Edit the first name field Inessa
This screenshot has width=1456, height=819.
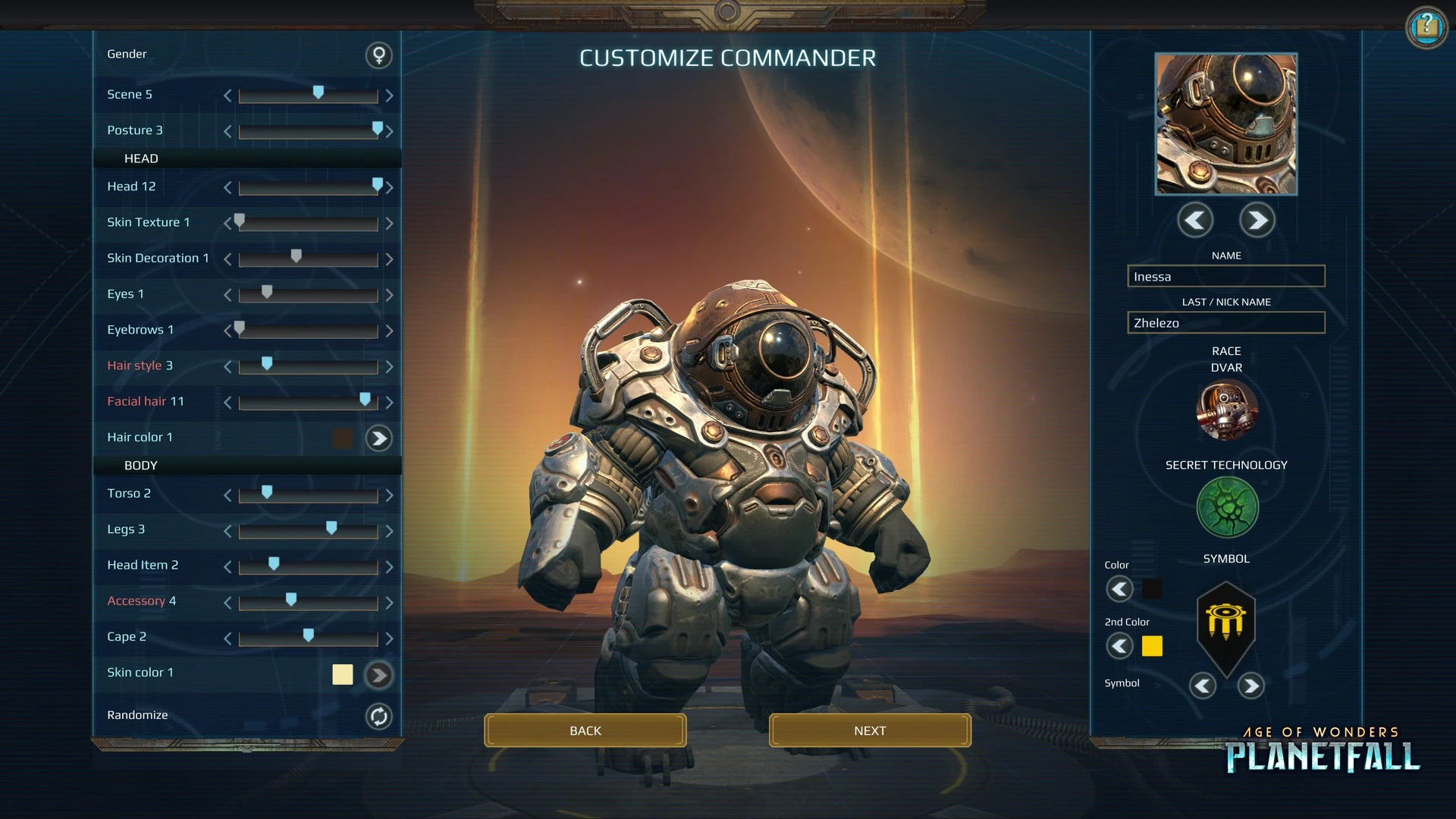(x=1225, y=277)
